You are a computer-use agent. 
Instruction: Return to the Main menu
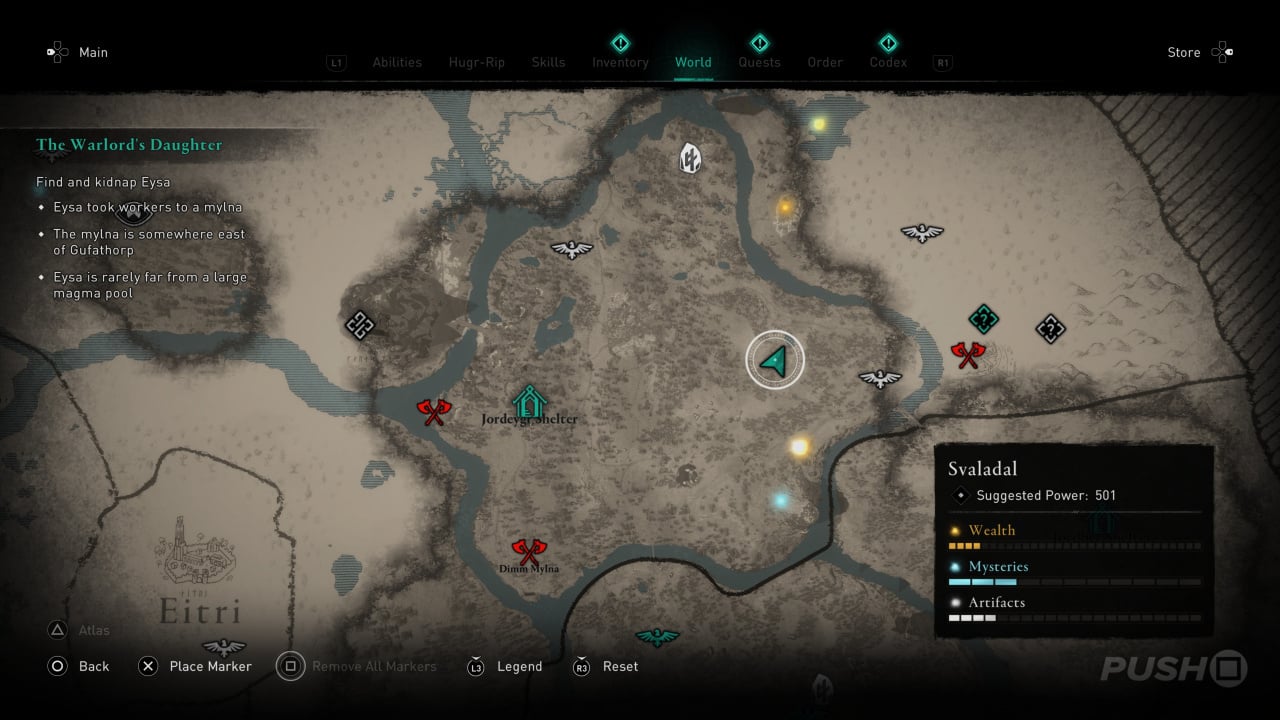(93, 52)
